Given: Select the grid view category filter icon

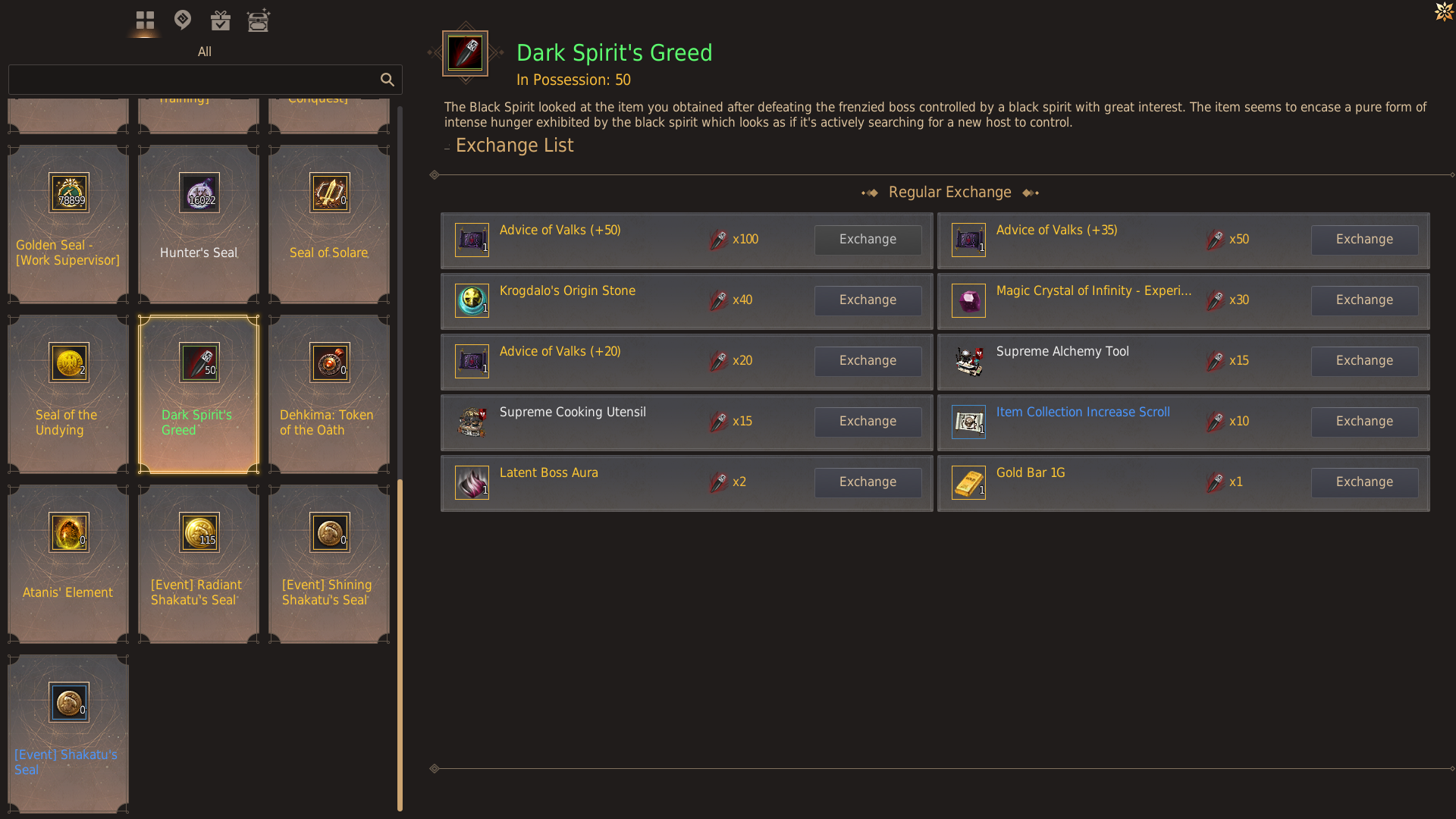Looking at the screenshot, I should click(144, 20).
